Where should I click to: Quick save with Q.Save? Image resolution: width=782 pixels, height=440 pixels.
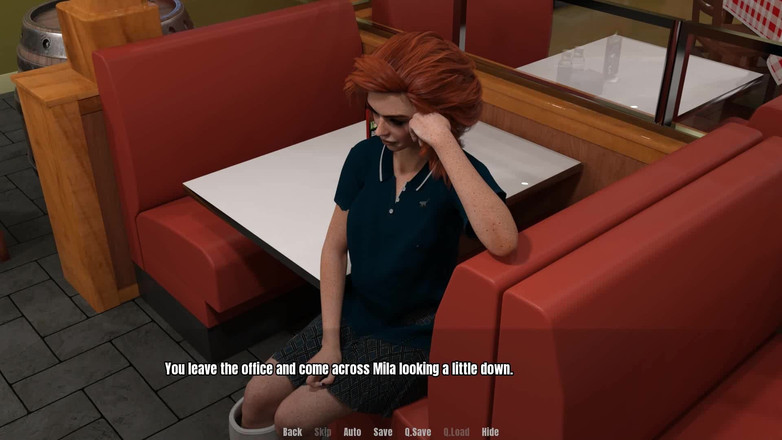click(418, 432)
